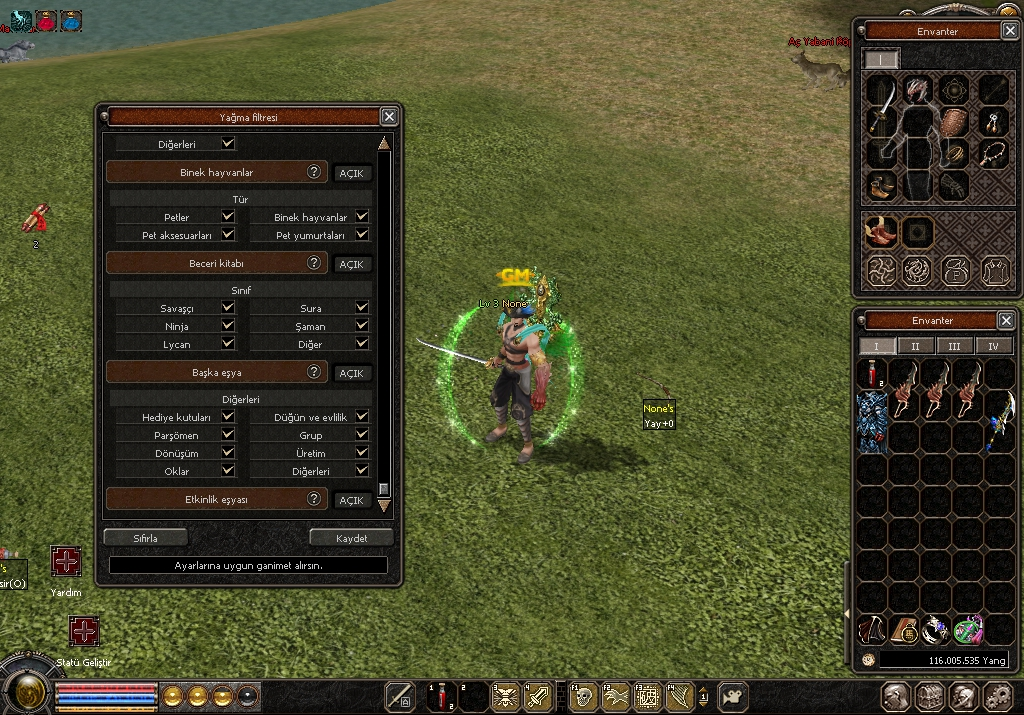1024x715 pixels.
Task: Toggle the Pet yumurtaları checkbox
Action: click(x=362, y=235)
